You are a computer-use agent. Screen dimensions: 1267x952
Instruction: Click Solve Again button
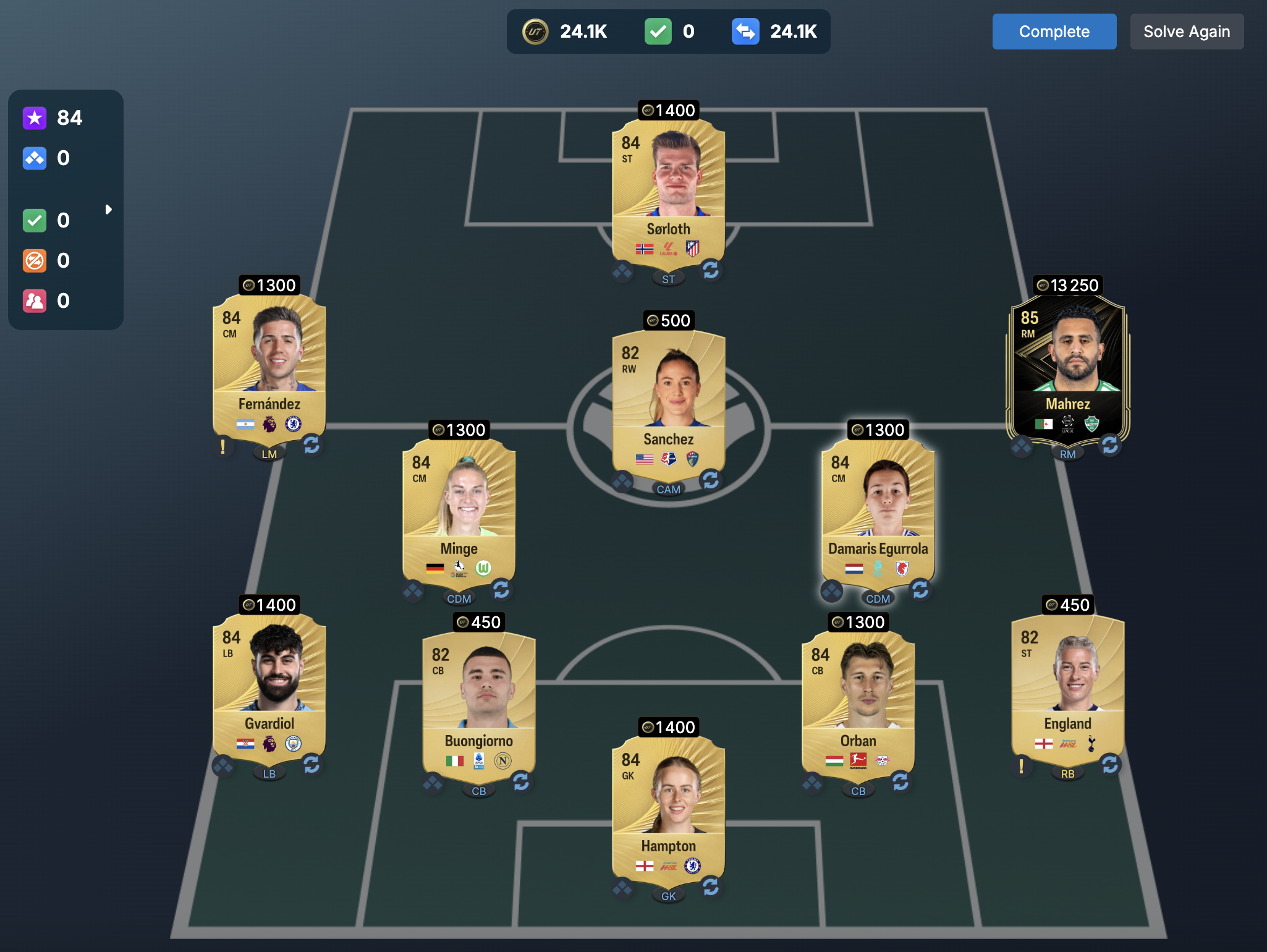click(1186, 32)
